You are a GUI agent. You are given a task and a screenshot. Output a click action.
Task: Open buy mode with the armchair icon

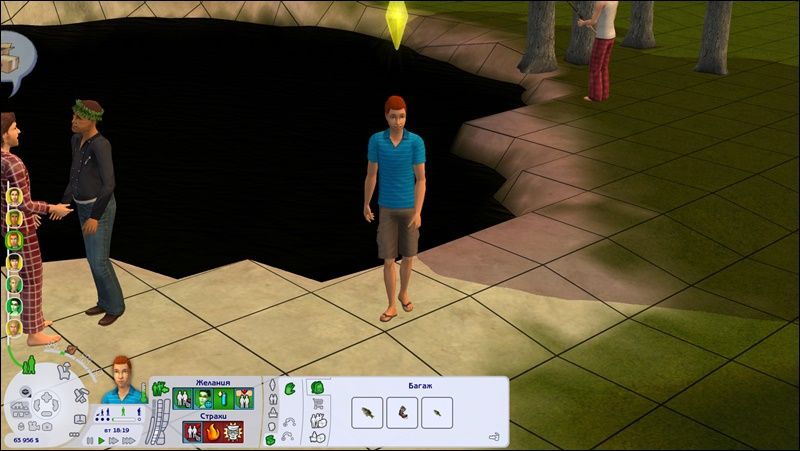click(x=64, y=372)
